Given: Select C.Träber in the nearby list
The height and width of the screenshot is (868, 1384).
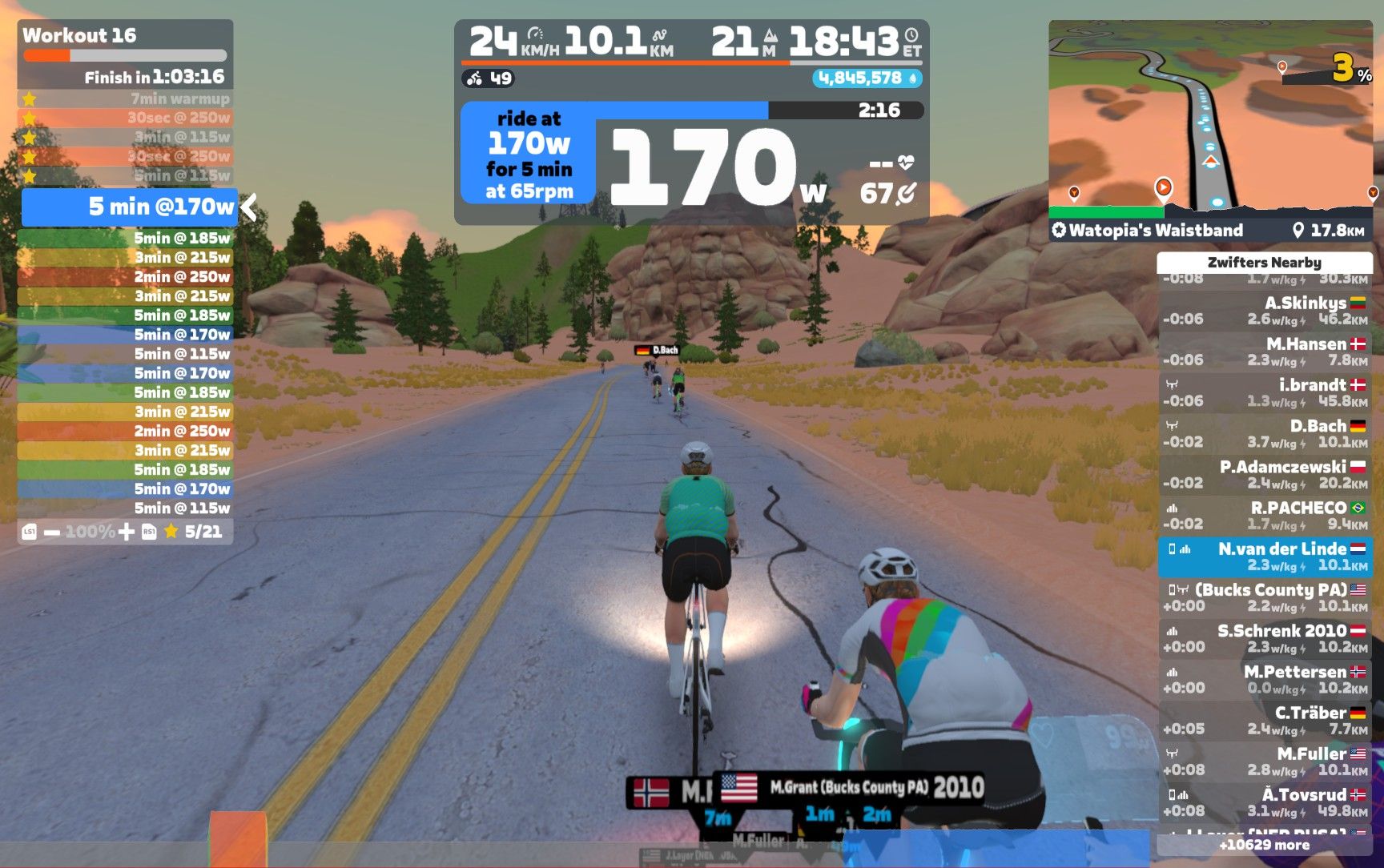Looking at the screenshot, I should point(1265,720).
